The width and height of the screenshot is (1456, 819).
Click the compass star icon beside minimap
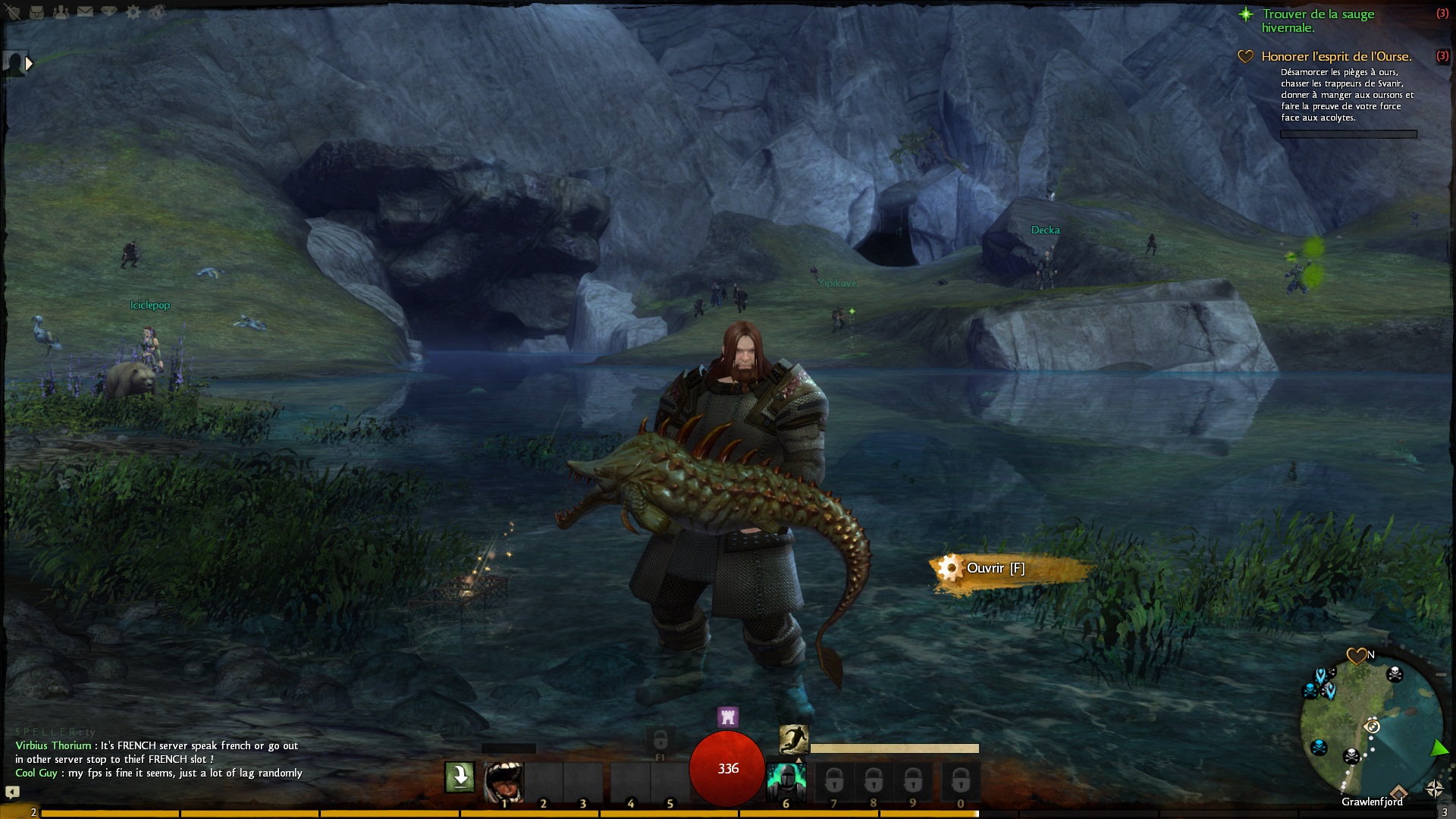(1434, 789)
